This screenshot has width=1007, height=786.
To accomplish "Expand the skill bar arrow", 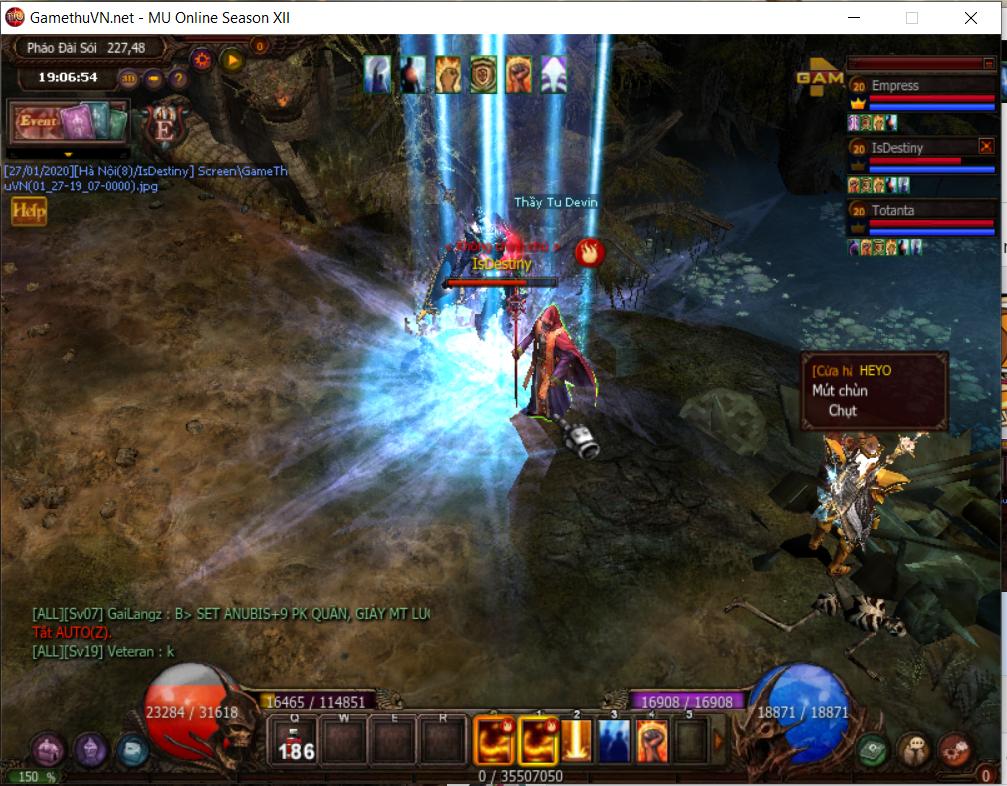I will coord(717,741).
